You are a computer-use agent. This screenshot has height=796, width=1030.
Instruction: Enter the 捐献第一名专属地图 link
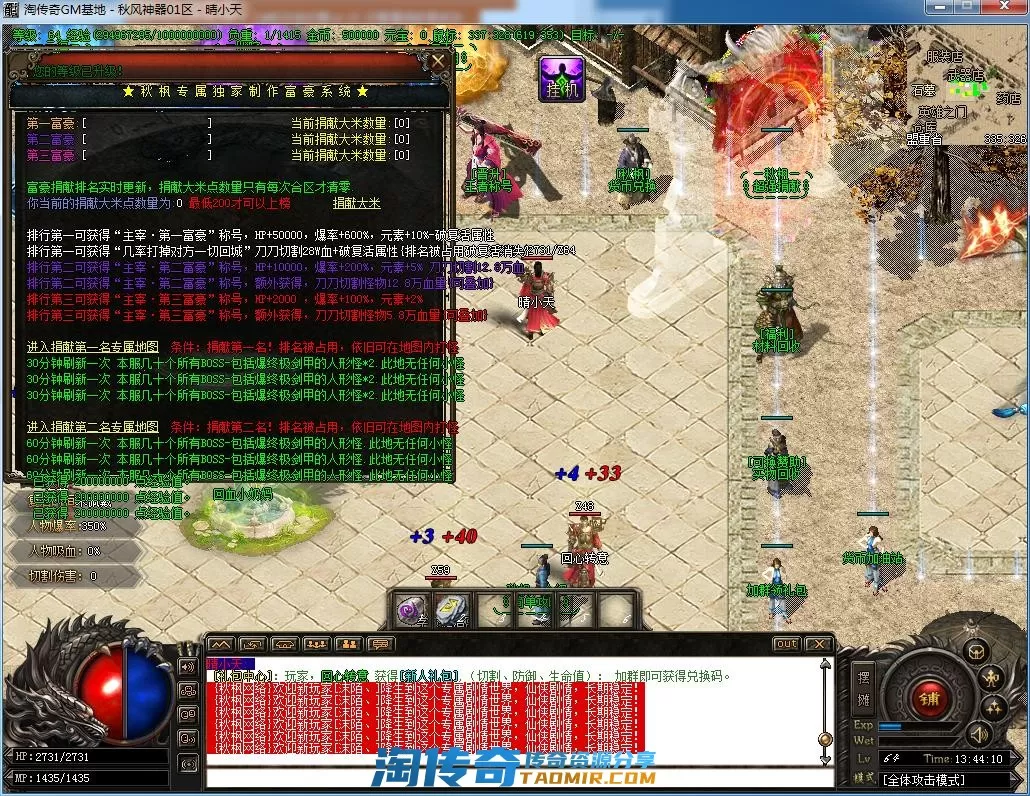92,346
